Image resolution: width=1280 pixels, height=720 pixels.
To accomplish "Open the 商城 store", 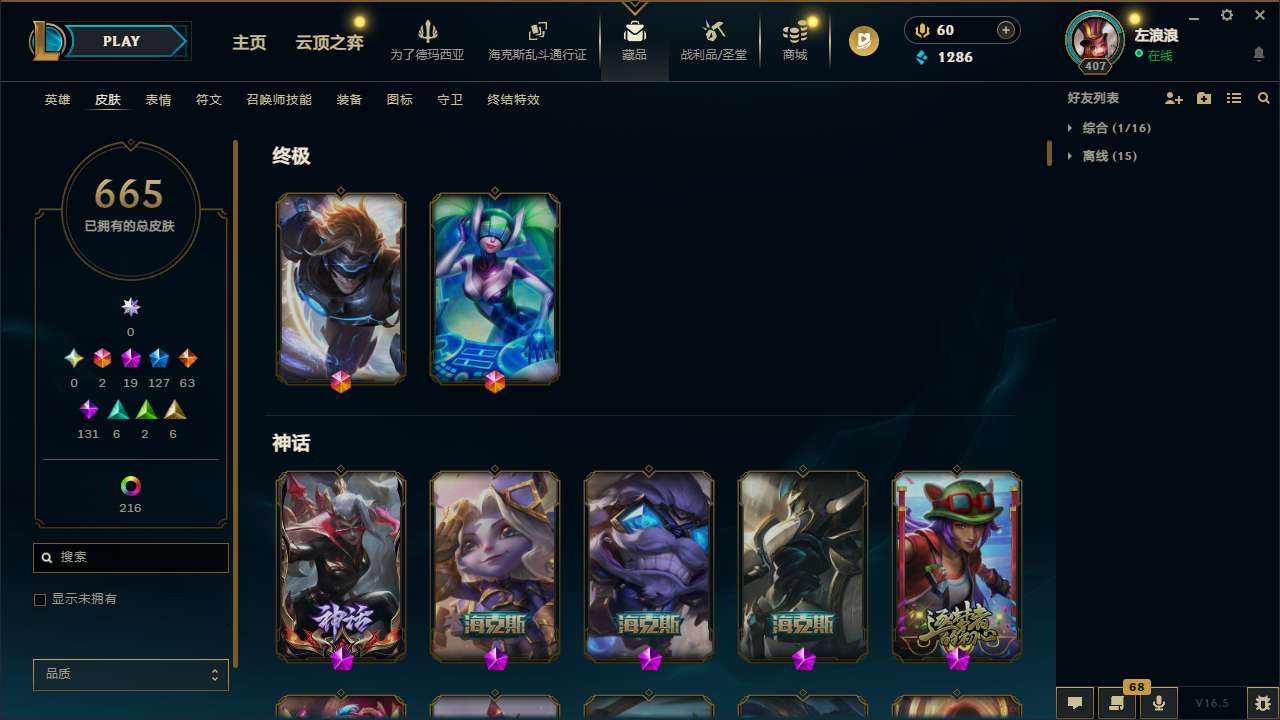I will (x=794, y=42).
